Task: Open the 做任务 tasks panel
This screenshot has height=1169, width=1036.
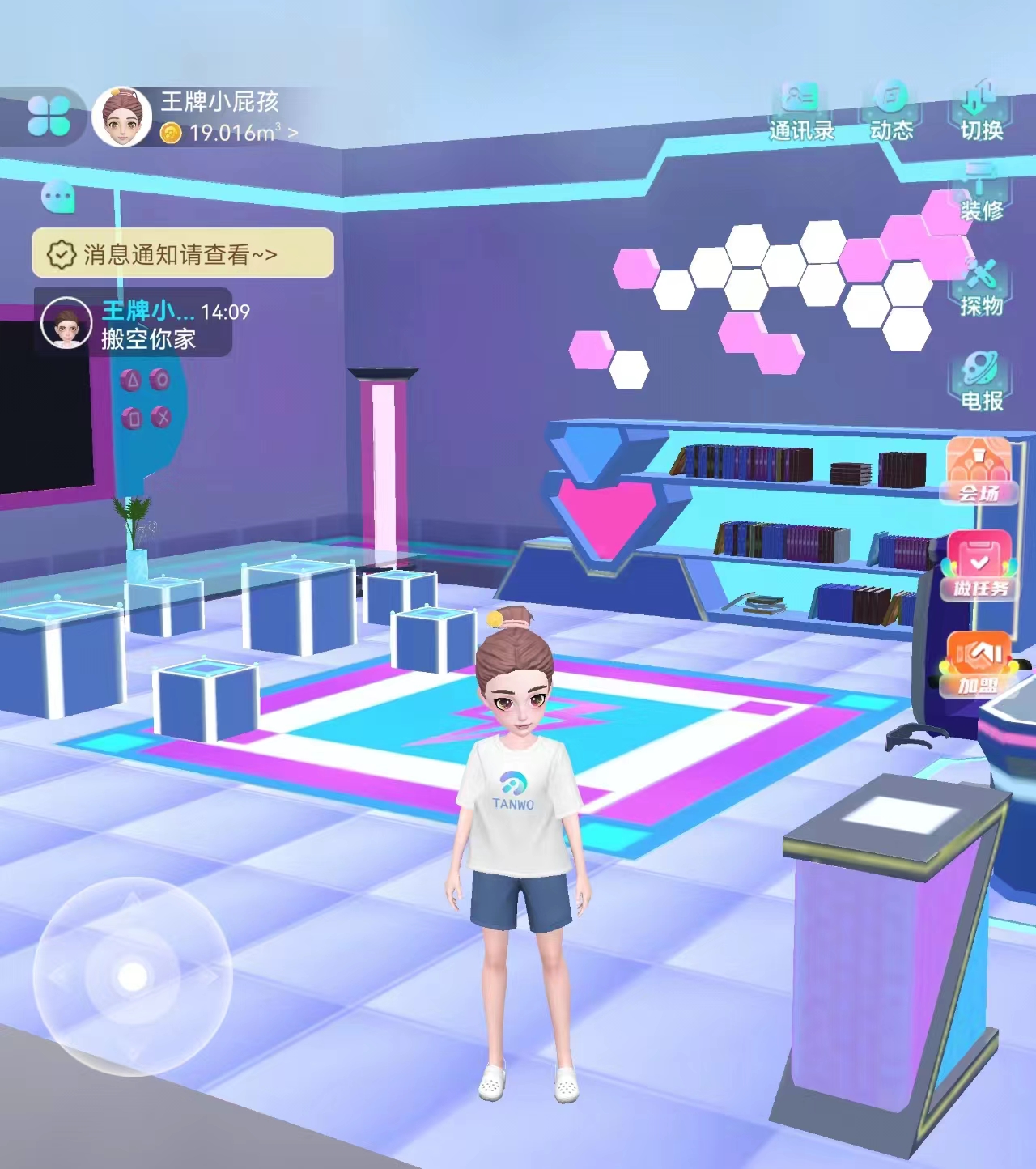Action: [979, 565]
